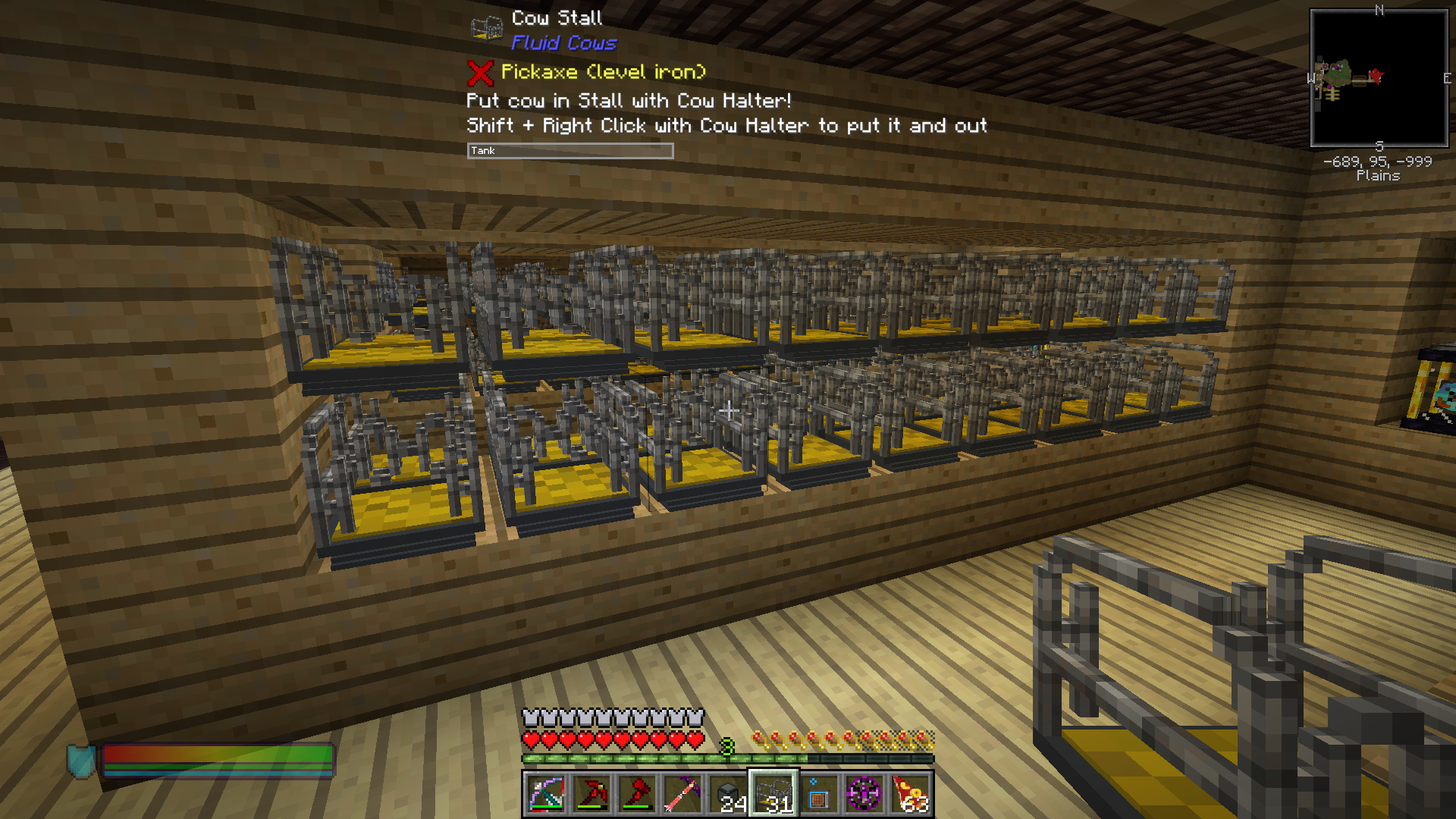Select the dark block stack of 24
The width and height of the screenshot is (1456, 819).
point(728,794)
